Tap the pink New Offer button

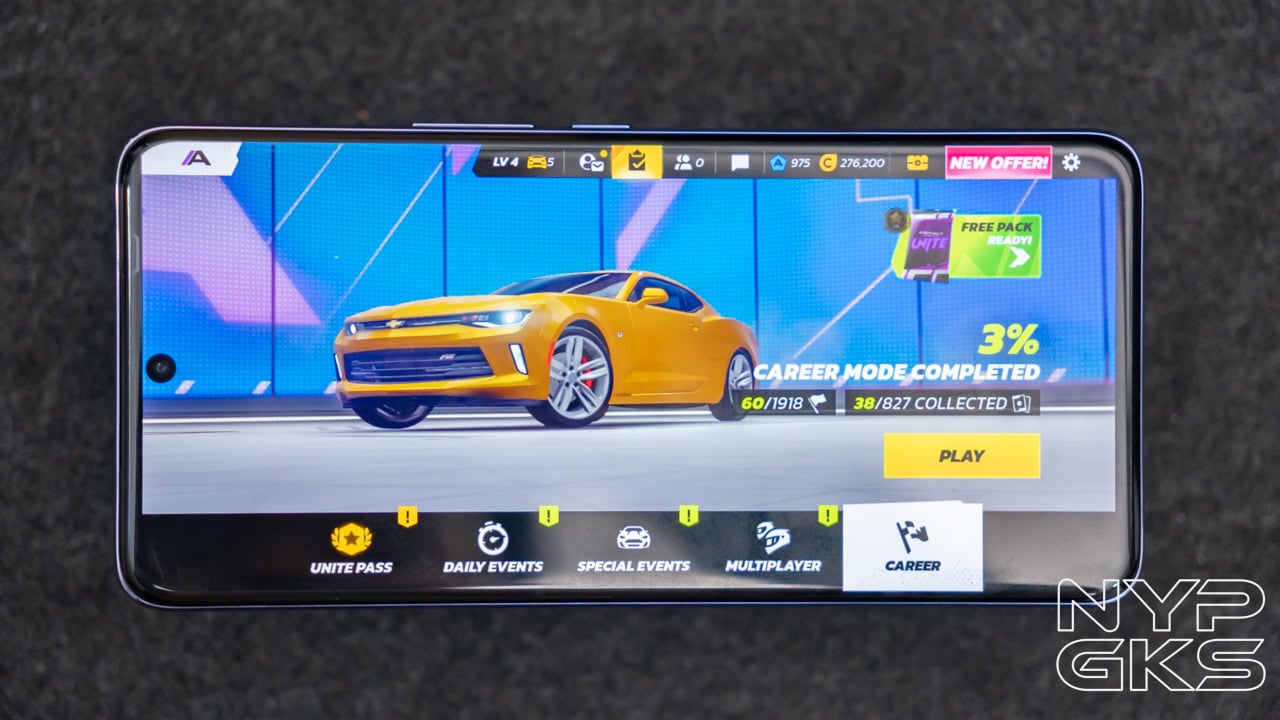998,162
